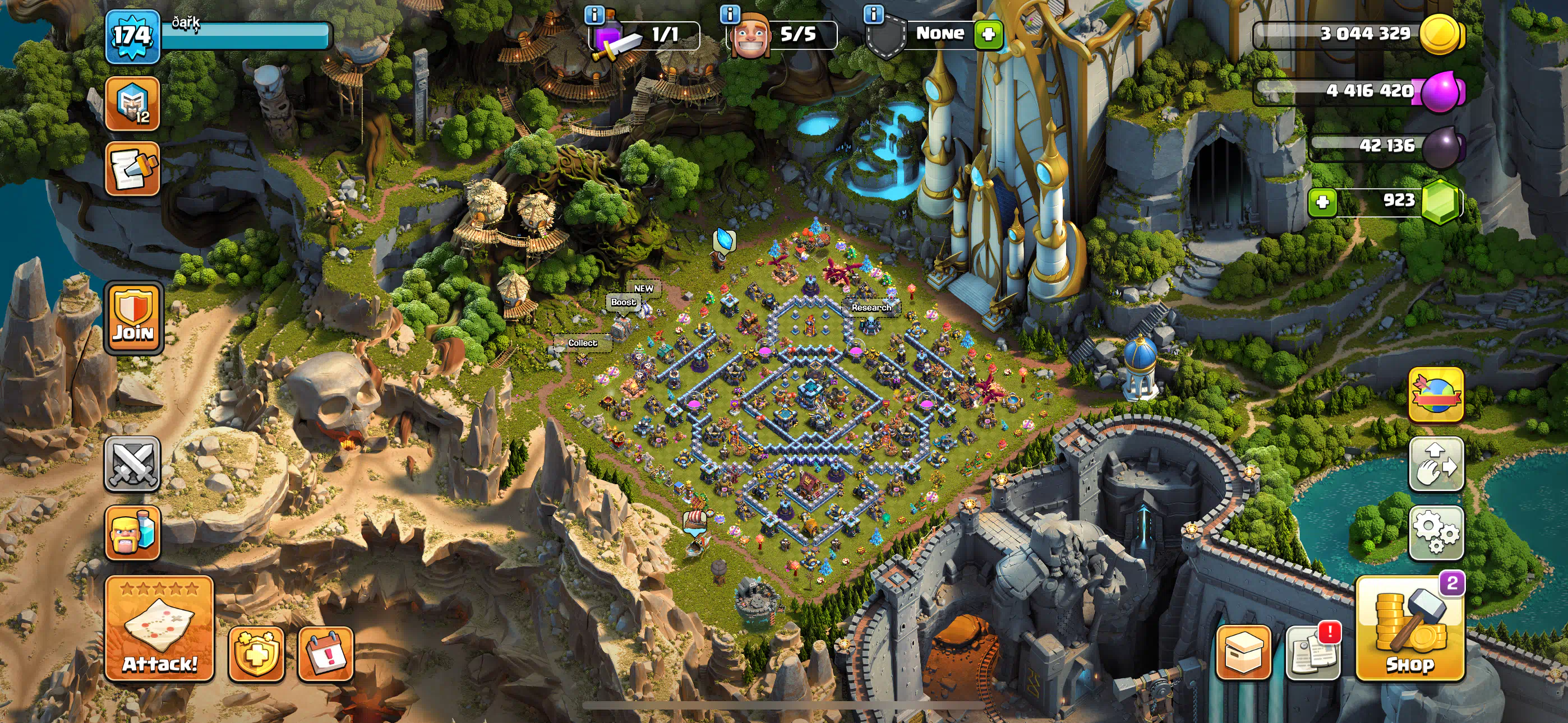Open the news papers with alert
Image resolution: width=1568 pixels, height=723 pixels.
click(1313, 652)
